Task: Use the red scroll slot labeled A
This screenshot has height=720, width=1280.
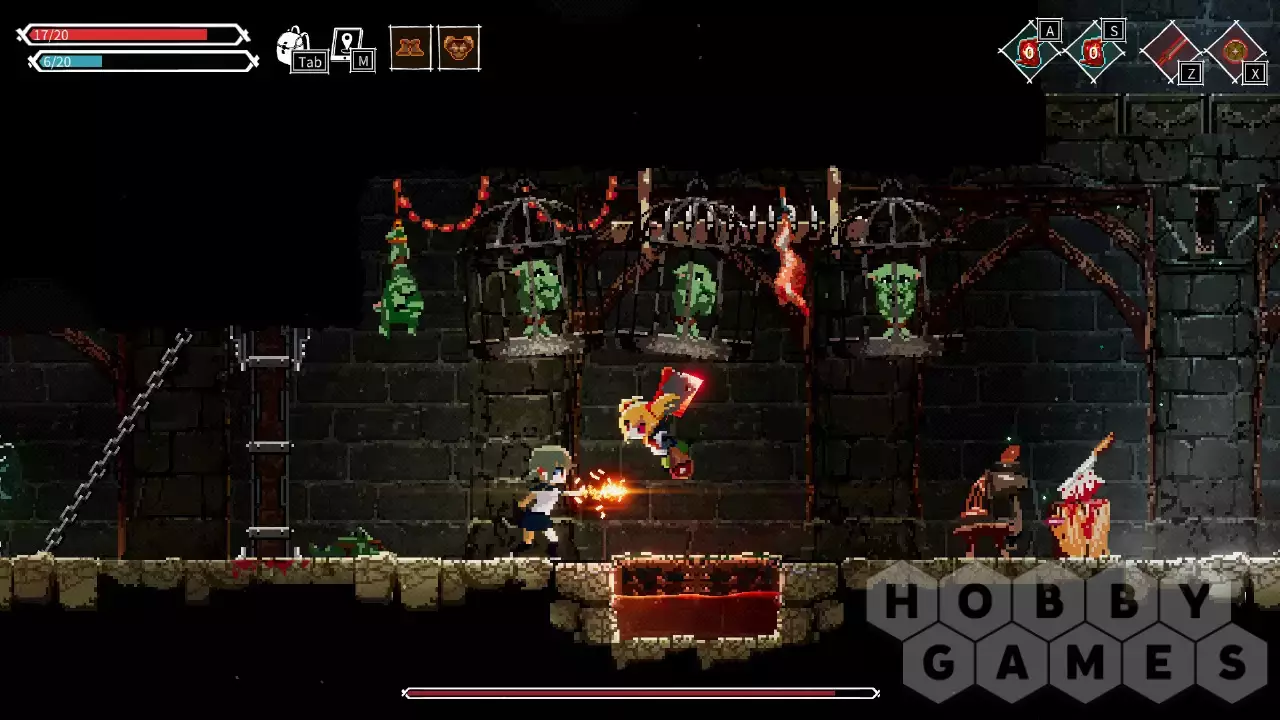Action: click(x=1029, y=51)
